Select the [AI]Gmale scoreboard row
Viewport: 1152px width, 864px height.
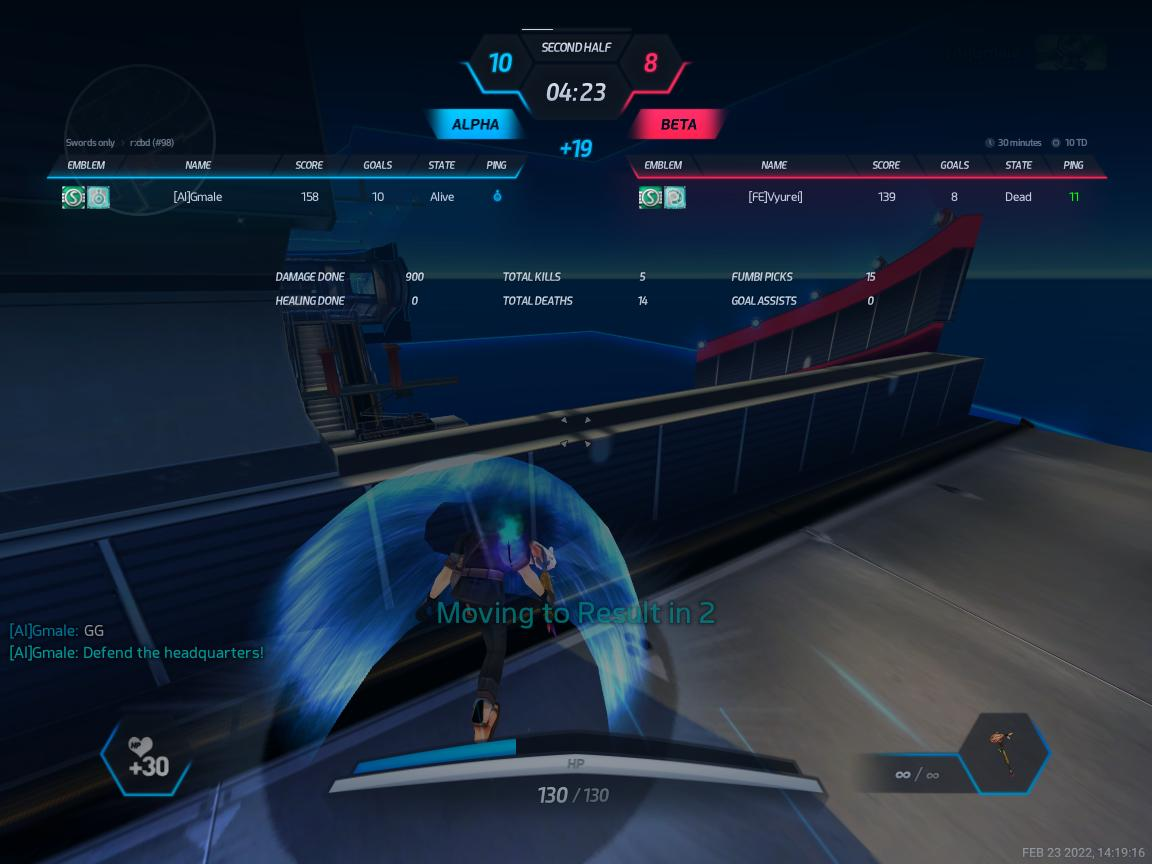pos(285,197)
